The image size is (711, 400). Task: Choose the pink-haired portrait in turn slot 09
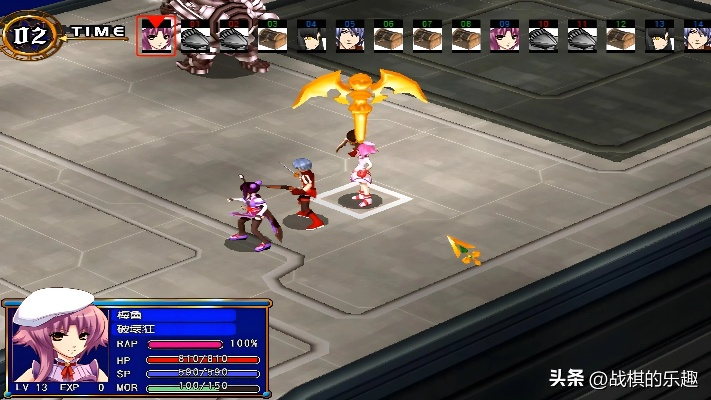click(x=504, y=38)
